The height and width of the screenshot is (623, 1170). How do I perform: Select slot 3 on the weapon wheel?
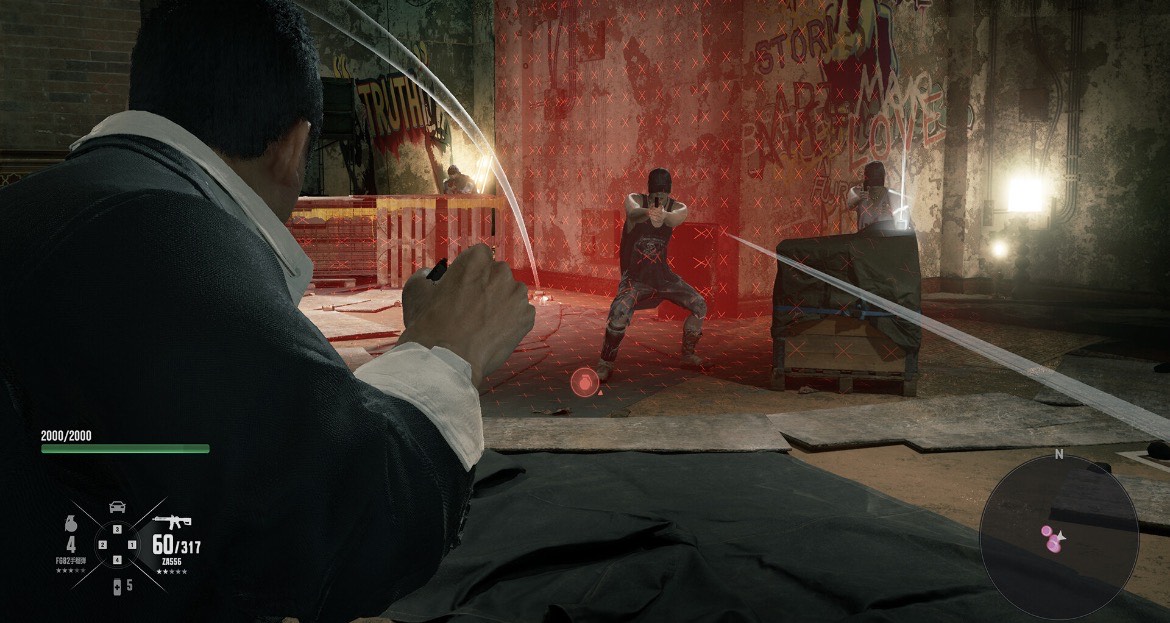[117, 529]
